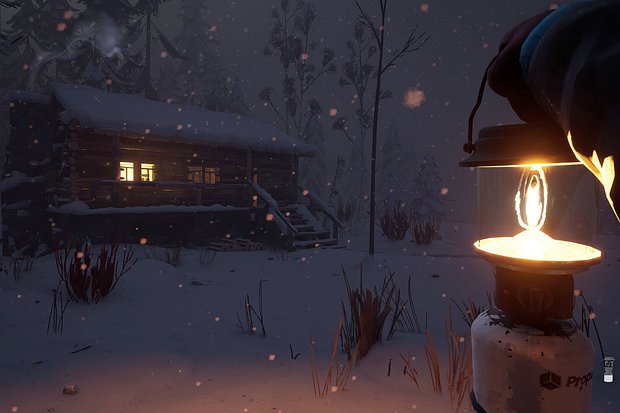
Task: Click the small lantern HUD icon
Action: (608, 368)
